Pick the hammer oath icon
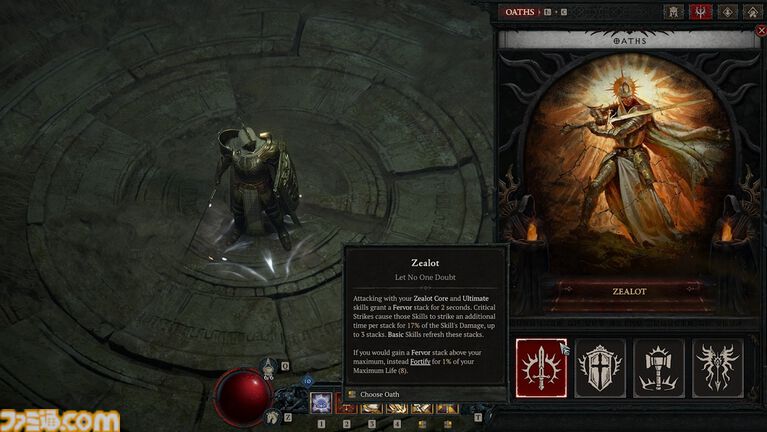The width and height of the screenshot is (767, 432). click(x=658, y=367)
